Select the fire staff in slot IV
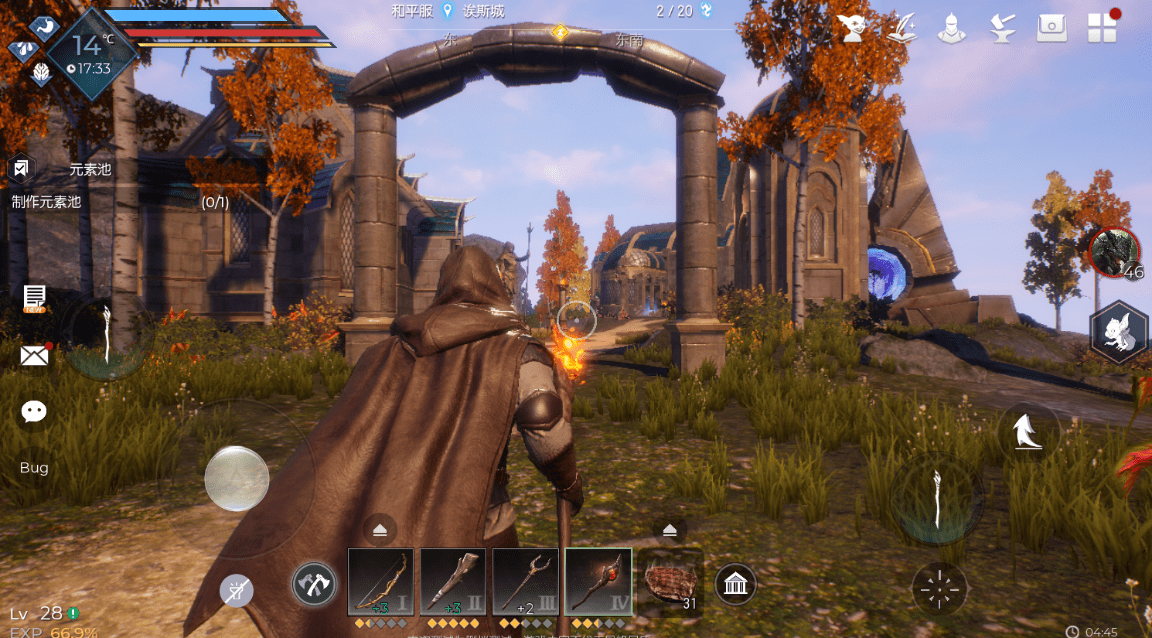 (598, 582)
